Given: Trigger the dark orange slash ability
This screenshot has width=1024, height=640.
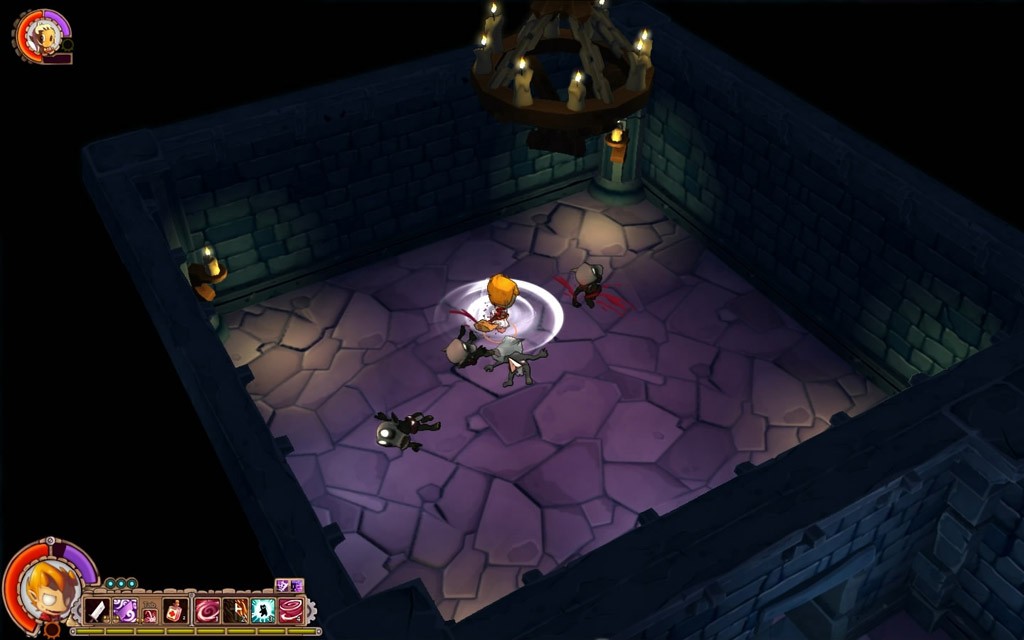Looking at the screenshot, I should click(236, 610).
